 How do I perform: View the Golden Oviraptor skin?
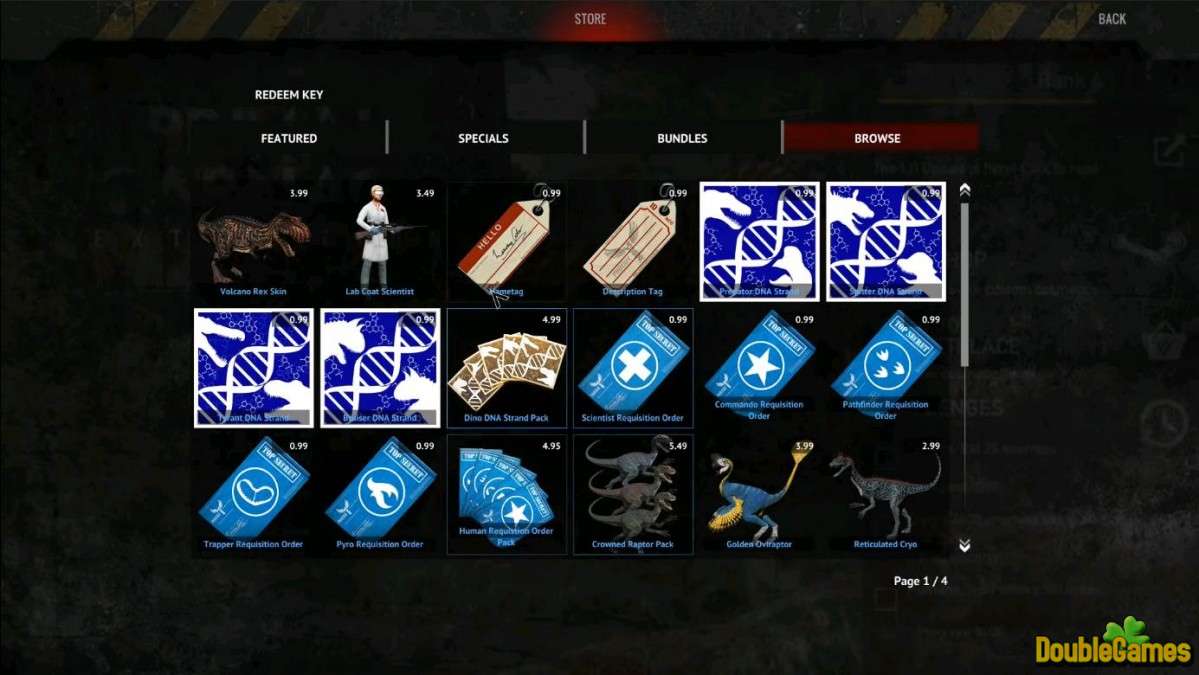pyautogui.click(x=759, y=494)
